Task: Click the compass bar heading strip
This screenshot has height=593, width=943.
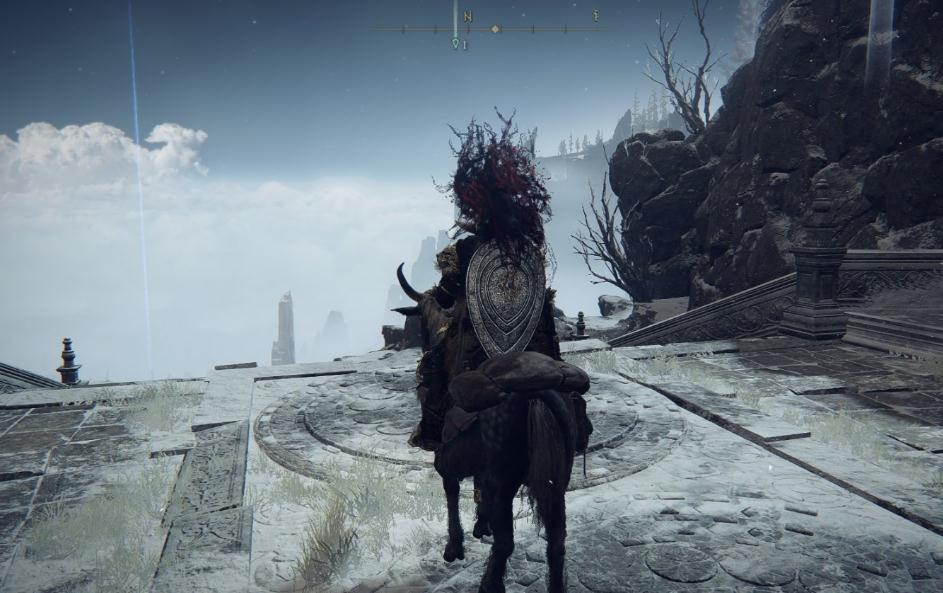Action: pos(490,28)
